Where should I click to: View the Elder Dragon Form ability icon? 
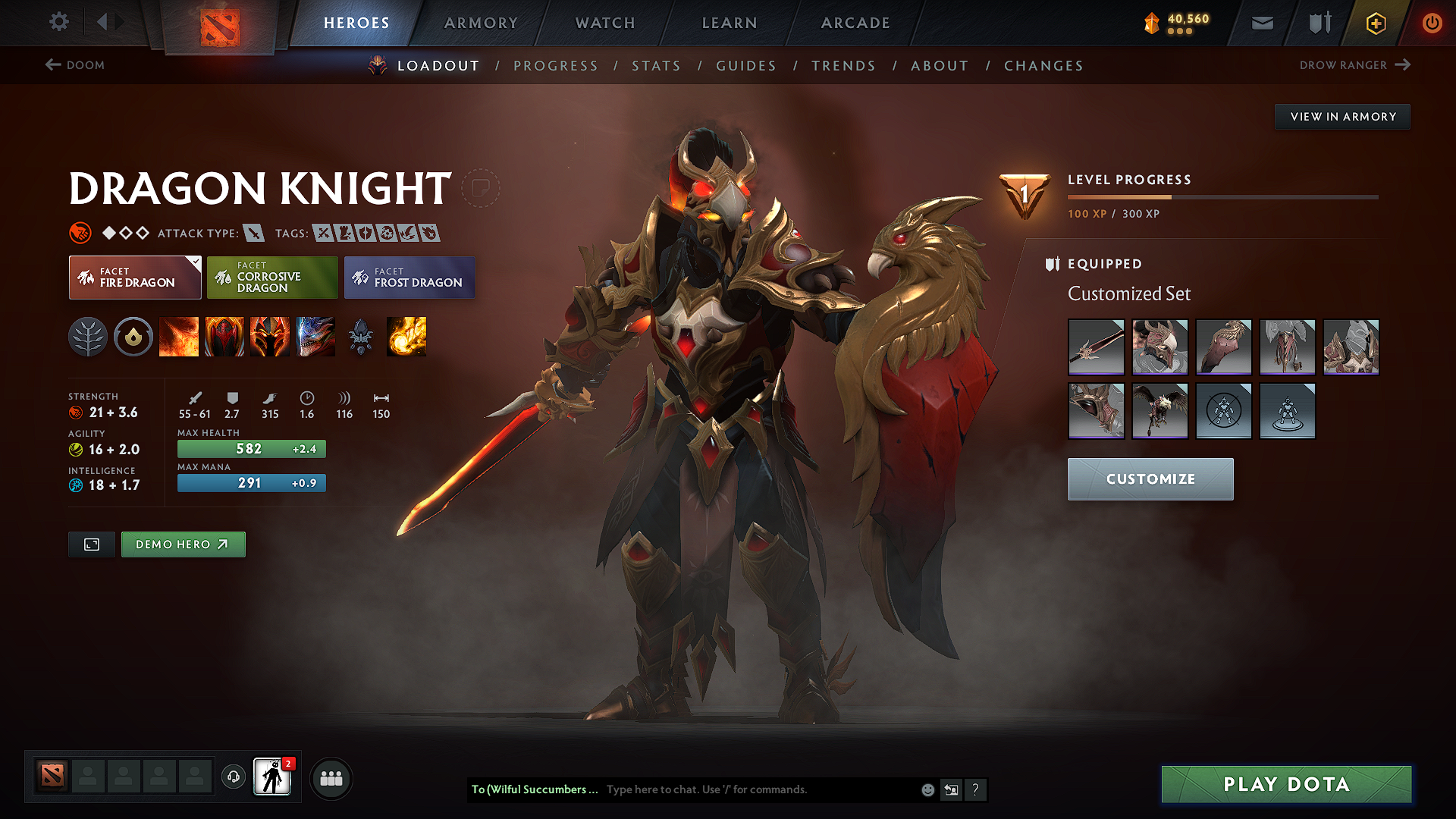[x=315, y=337]
